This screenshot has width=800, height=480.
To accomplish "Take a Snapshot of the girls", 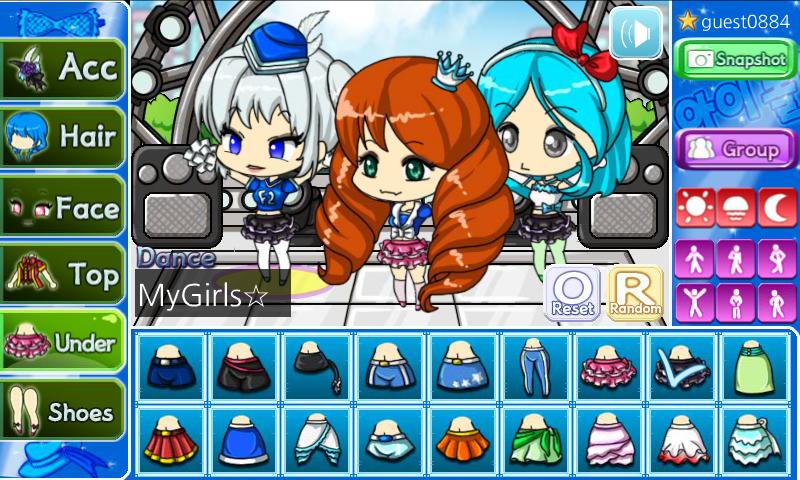I will [735, 59].
